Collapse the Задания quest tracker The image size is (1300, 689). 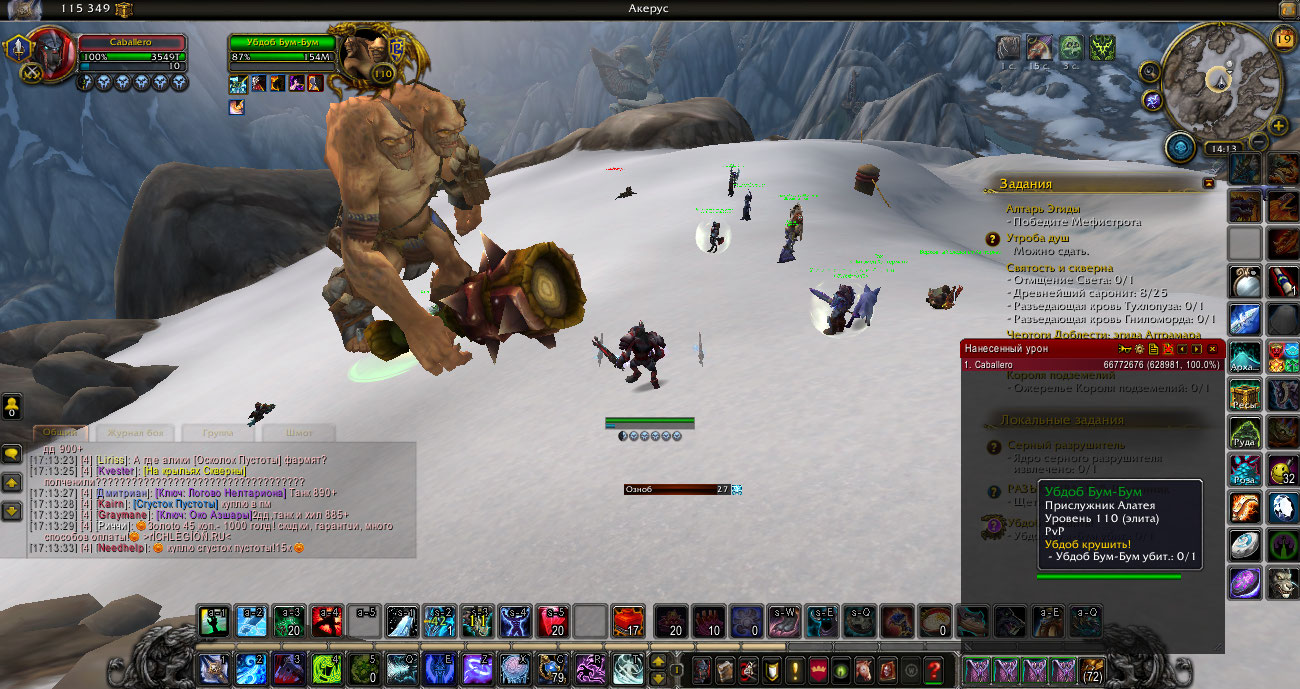(1209, 184)
